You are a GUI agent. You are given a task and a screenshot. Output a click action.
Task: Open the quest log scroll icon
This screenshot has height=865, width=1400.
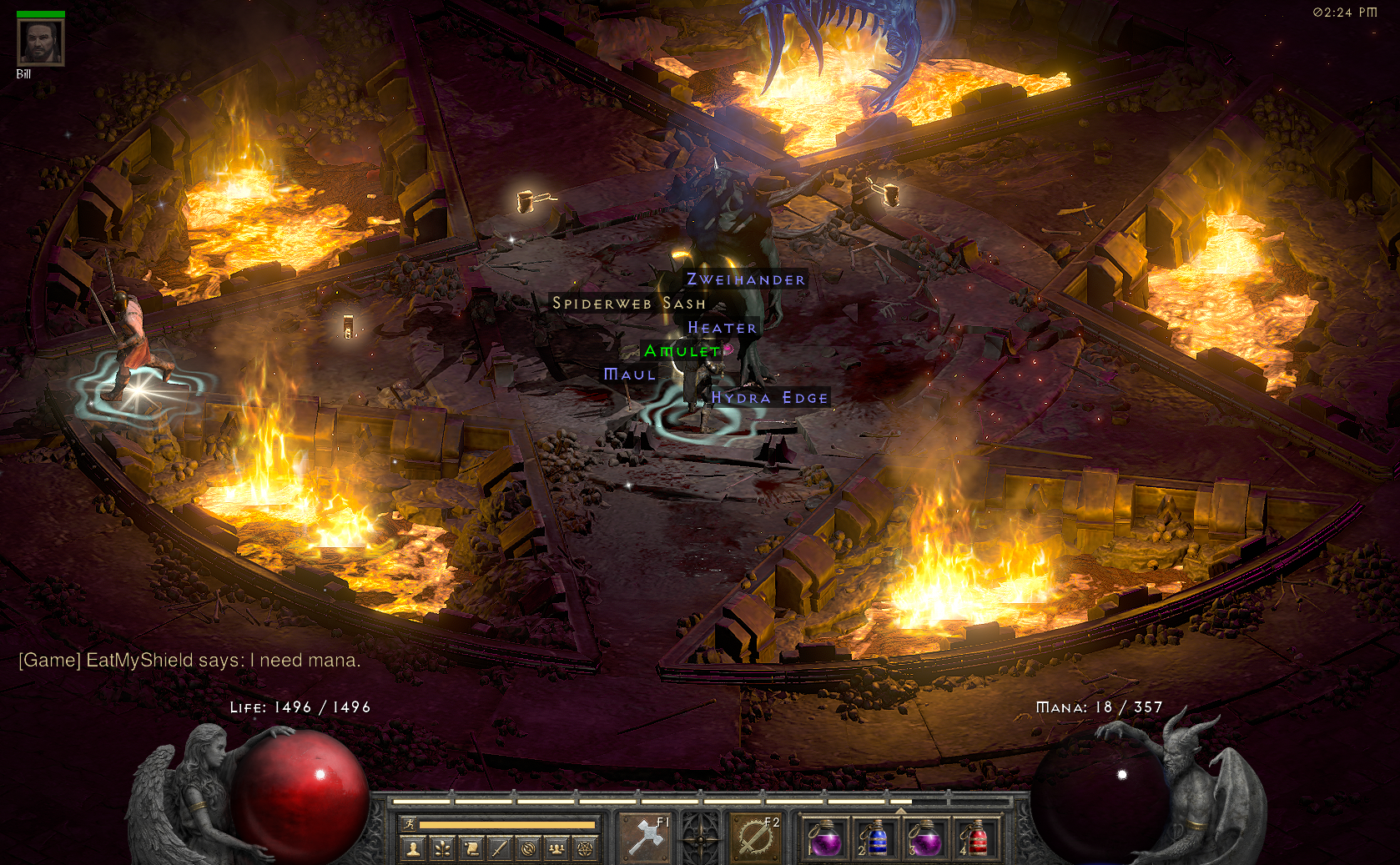pos(471,849)
